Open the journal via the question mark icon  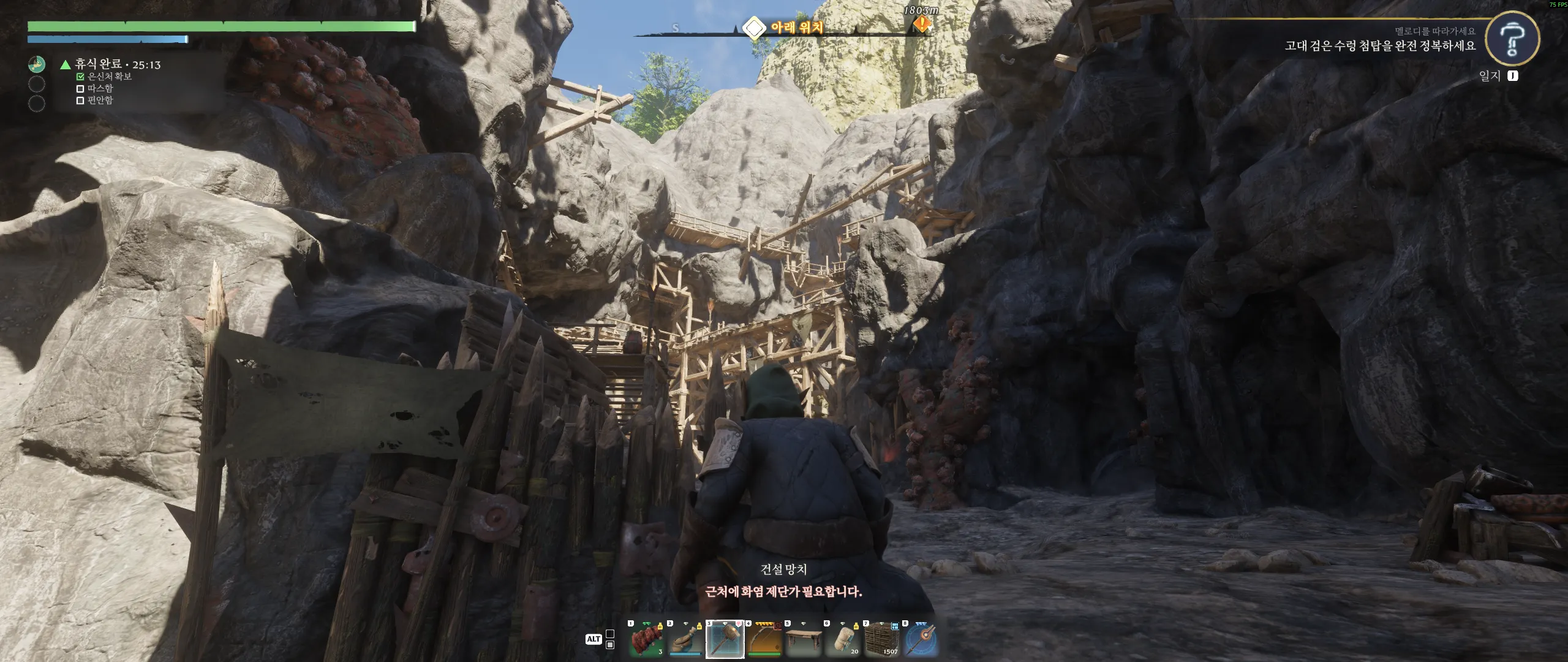(x=1512, y=39)
